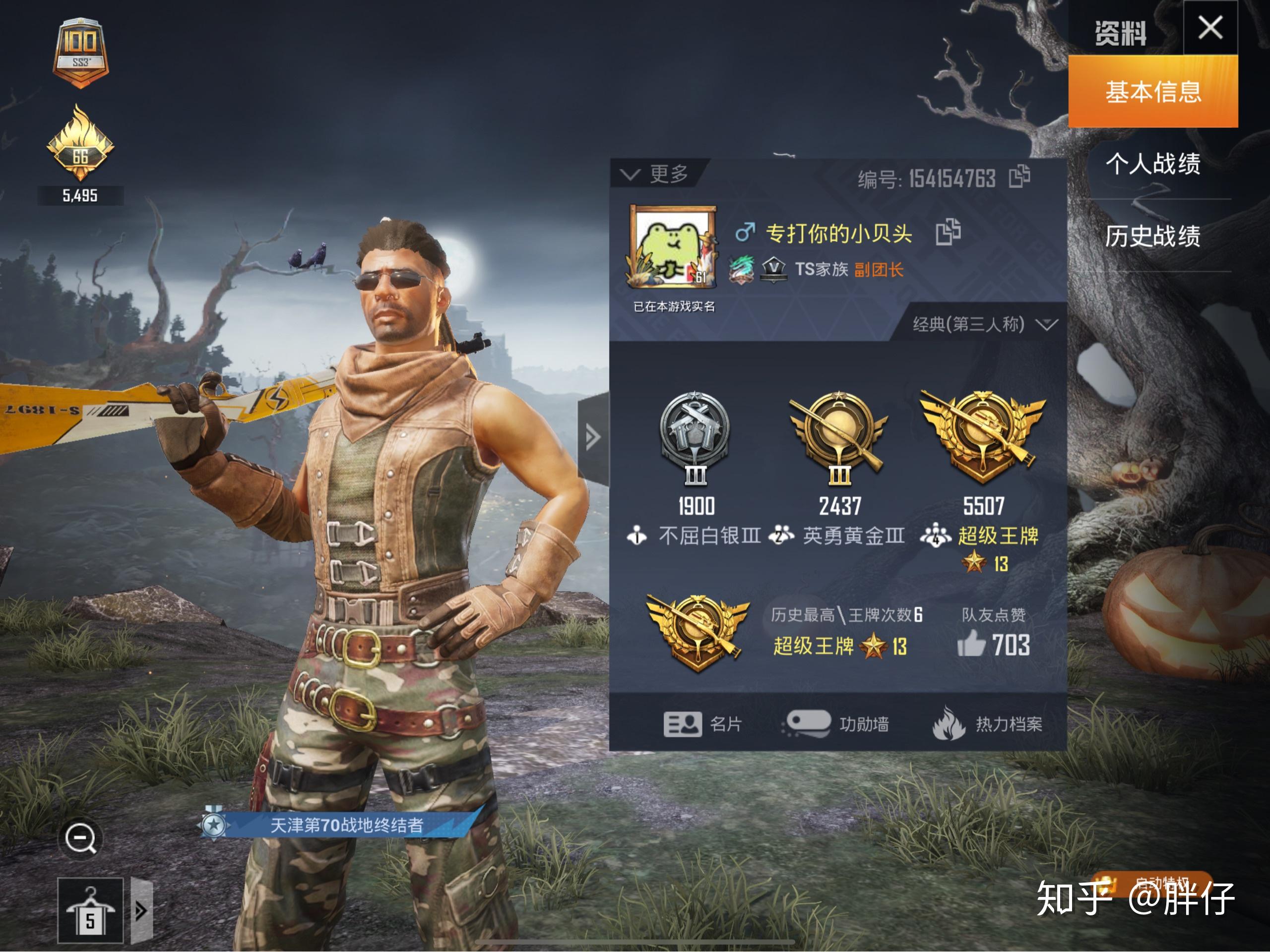Zoom out the character view
Image resolution: width=1270 pixels, height=952 pixels.
click(x=80, y=838)
